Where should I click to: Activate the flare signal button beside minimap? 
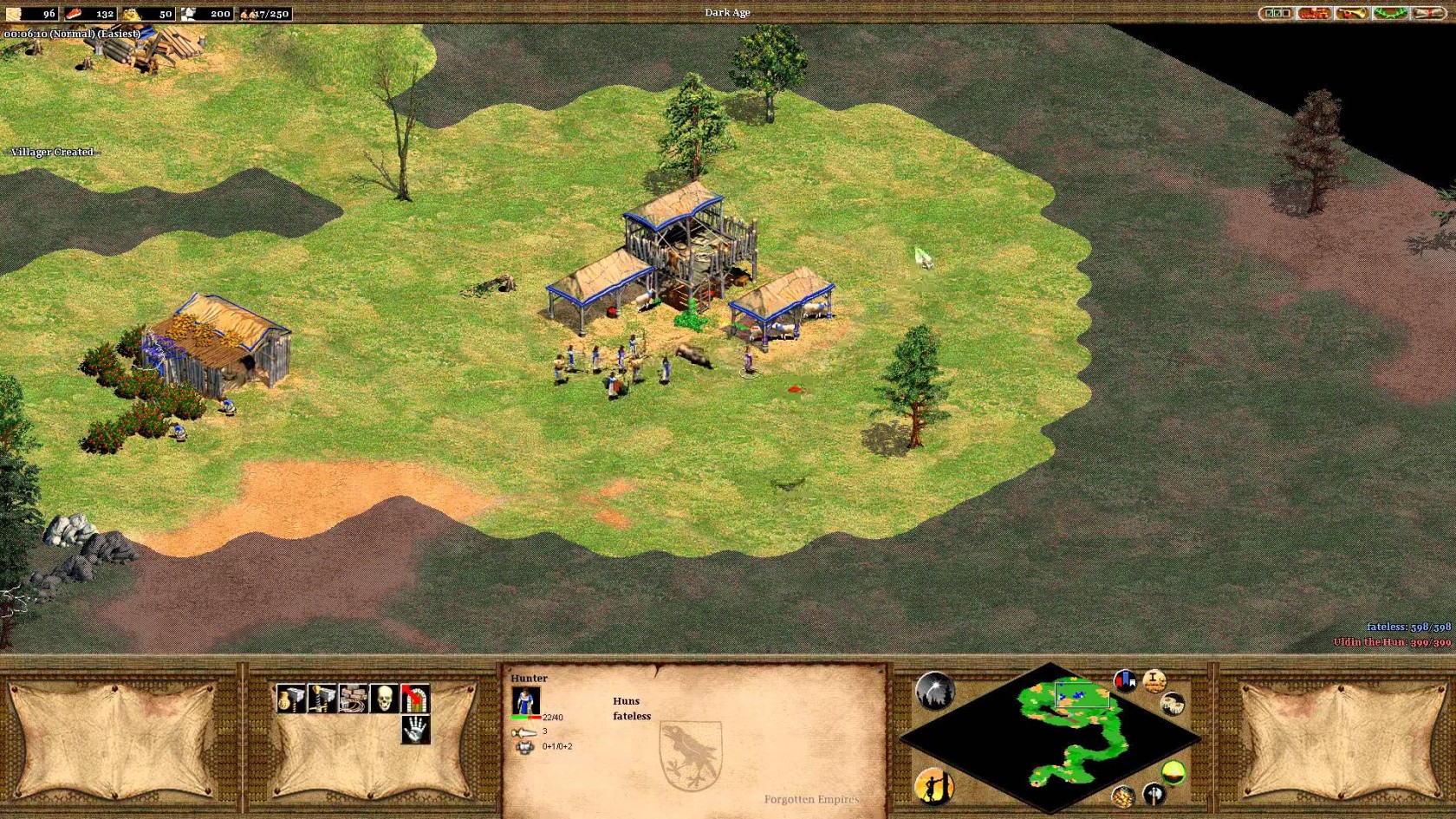click(934, 691)
